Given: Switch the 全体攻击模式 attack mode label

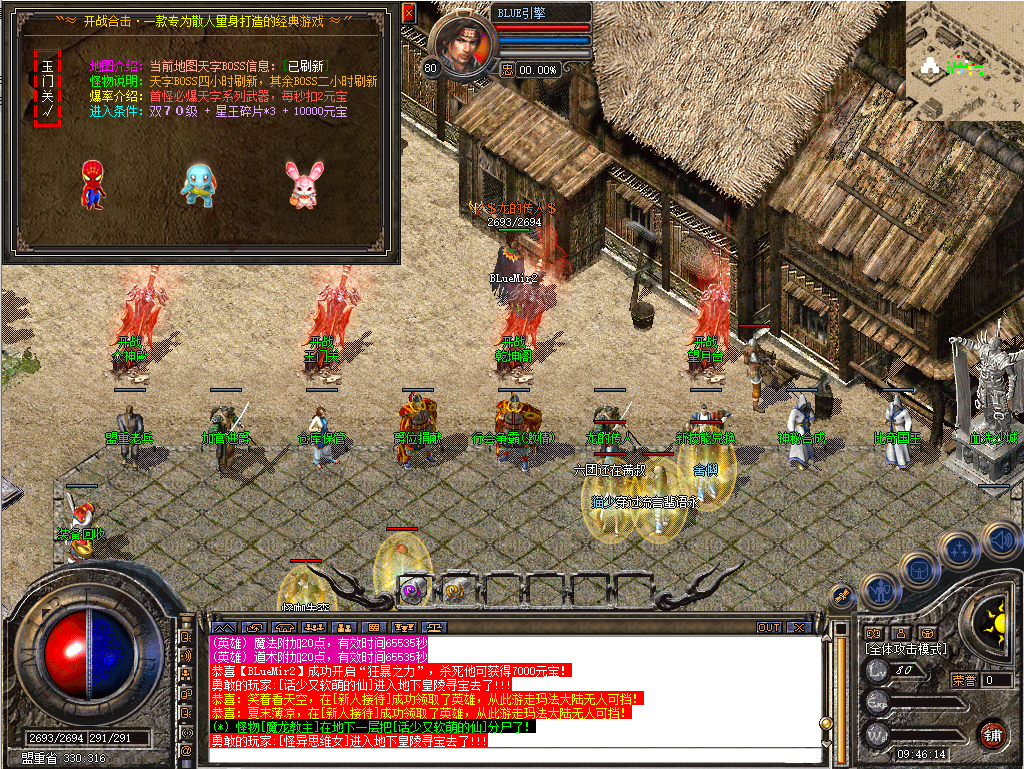Looking at the screenshot, I should (906, 650).
